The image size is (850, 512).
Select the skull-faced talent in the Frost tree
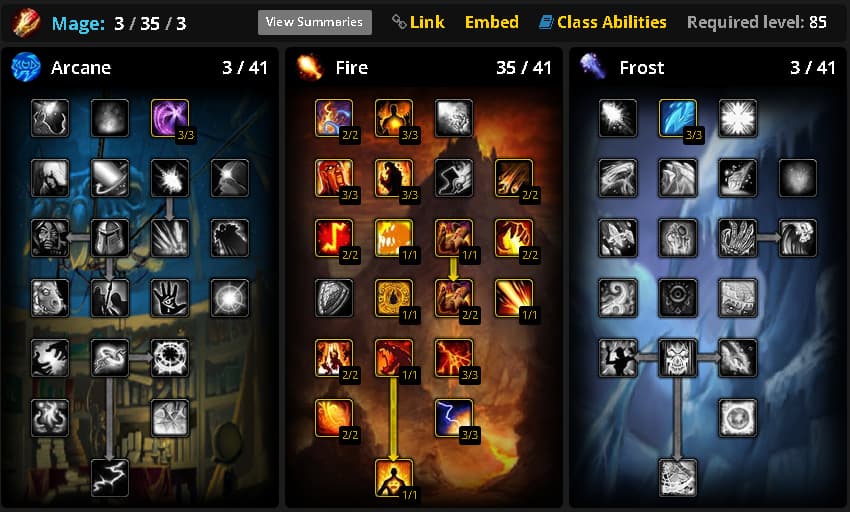678,358
